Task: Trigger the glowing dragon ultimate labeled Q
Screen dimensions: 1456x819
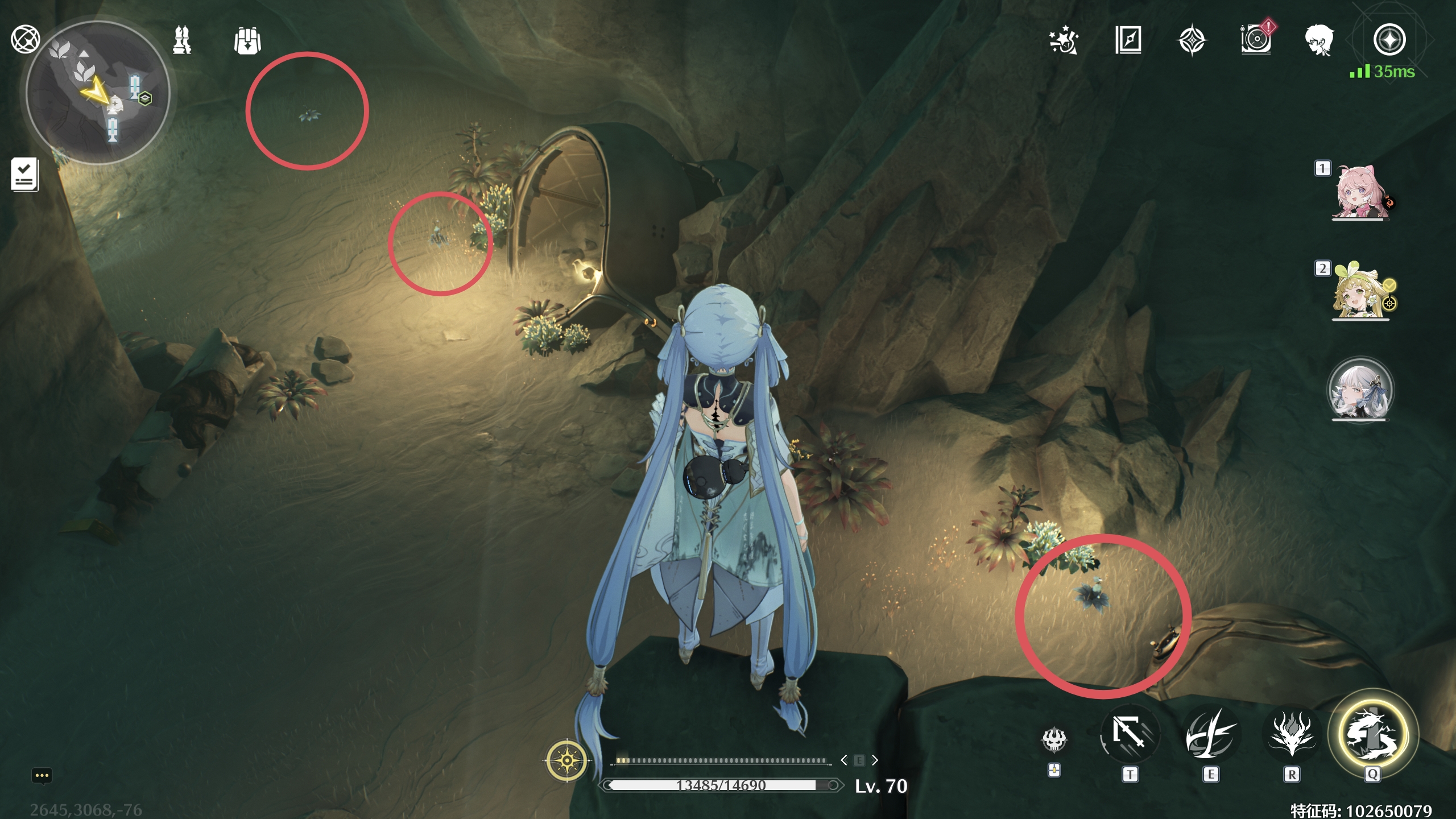Action: 1373,734
